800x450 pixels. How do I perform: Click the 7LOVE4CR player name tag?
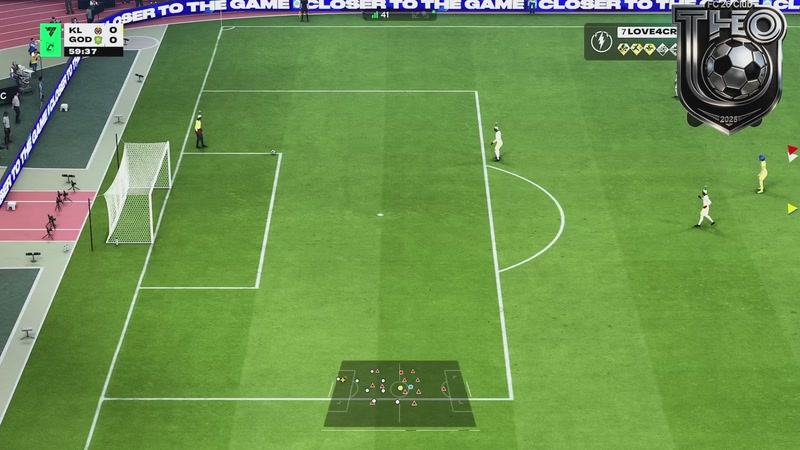tap(648, 34)
